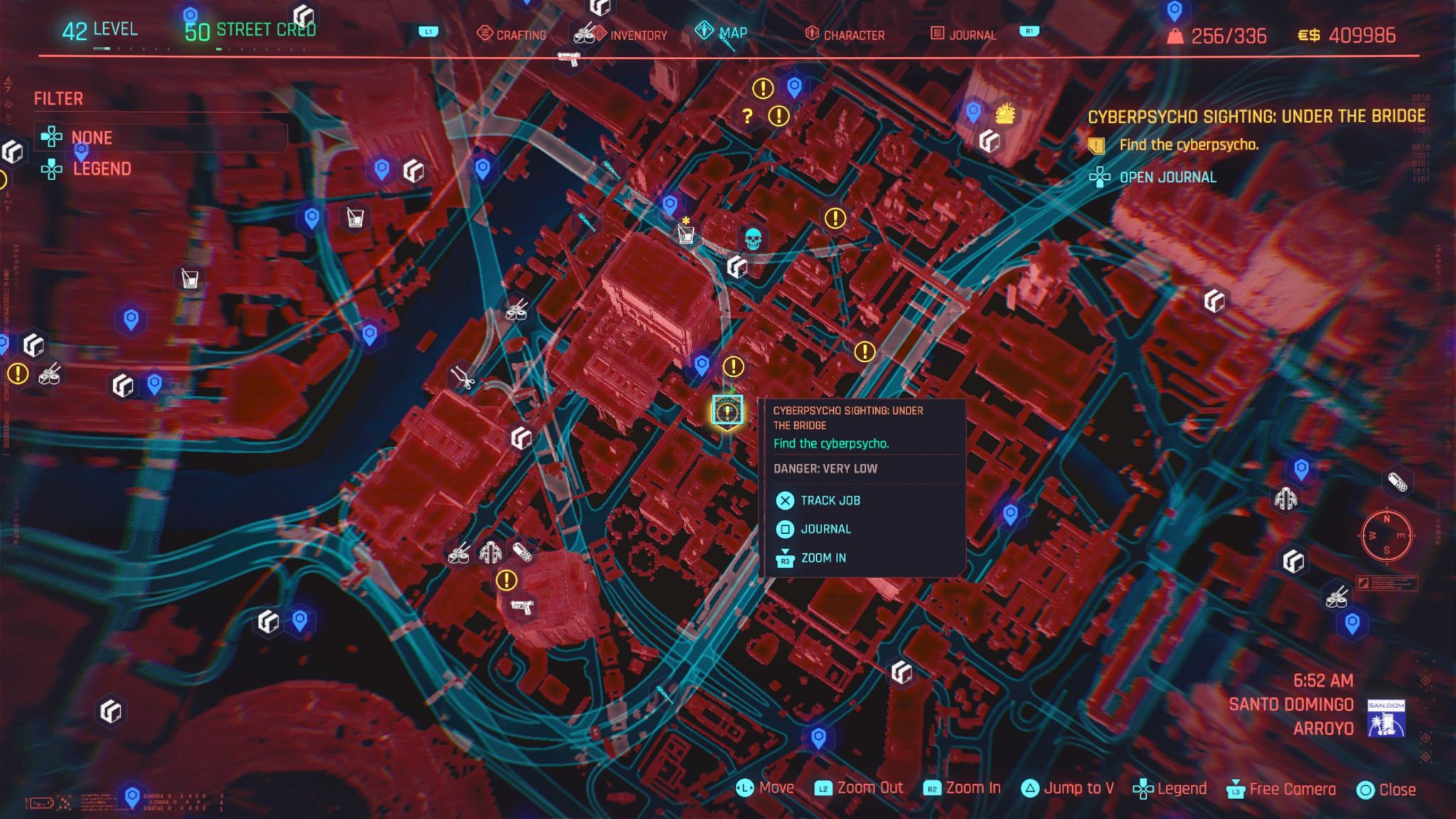The height and width of the screenshot is (819, 1456).
Task: Toggle the map LEGEND display
Action: pos(101,168)
